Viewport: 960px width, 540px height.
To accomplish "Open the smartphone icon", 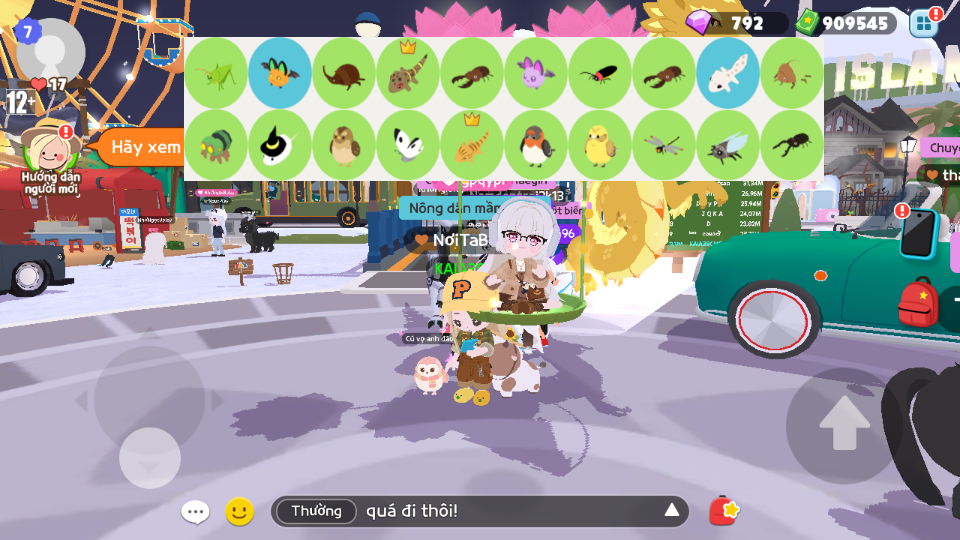I will (x=918, y=234).
